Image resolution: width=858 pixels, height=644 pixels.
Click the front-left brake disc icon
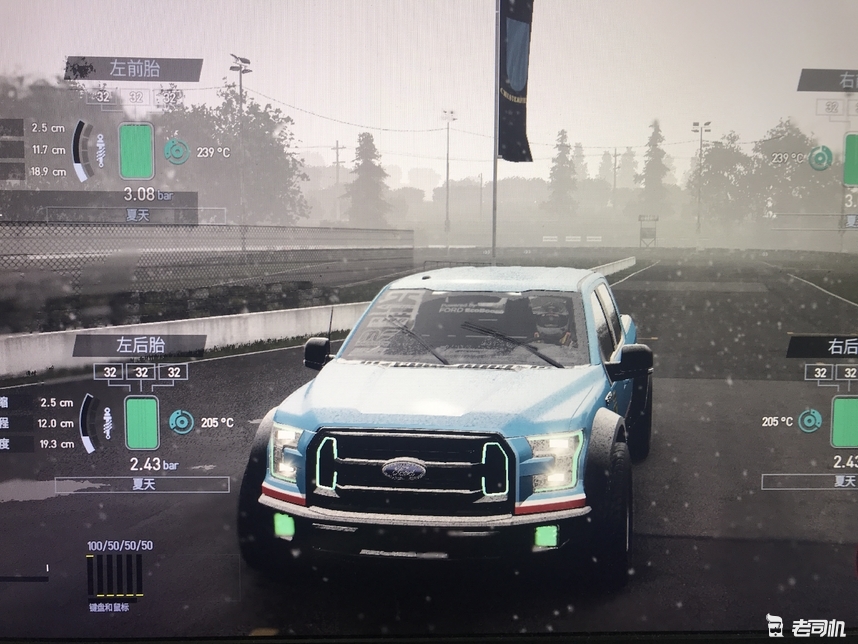177,151
